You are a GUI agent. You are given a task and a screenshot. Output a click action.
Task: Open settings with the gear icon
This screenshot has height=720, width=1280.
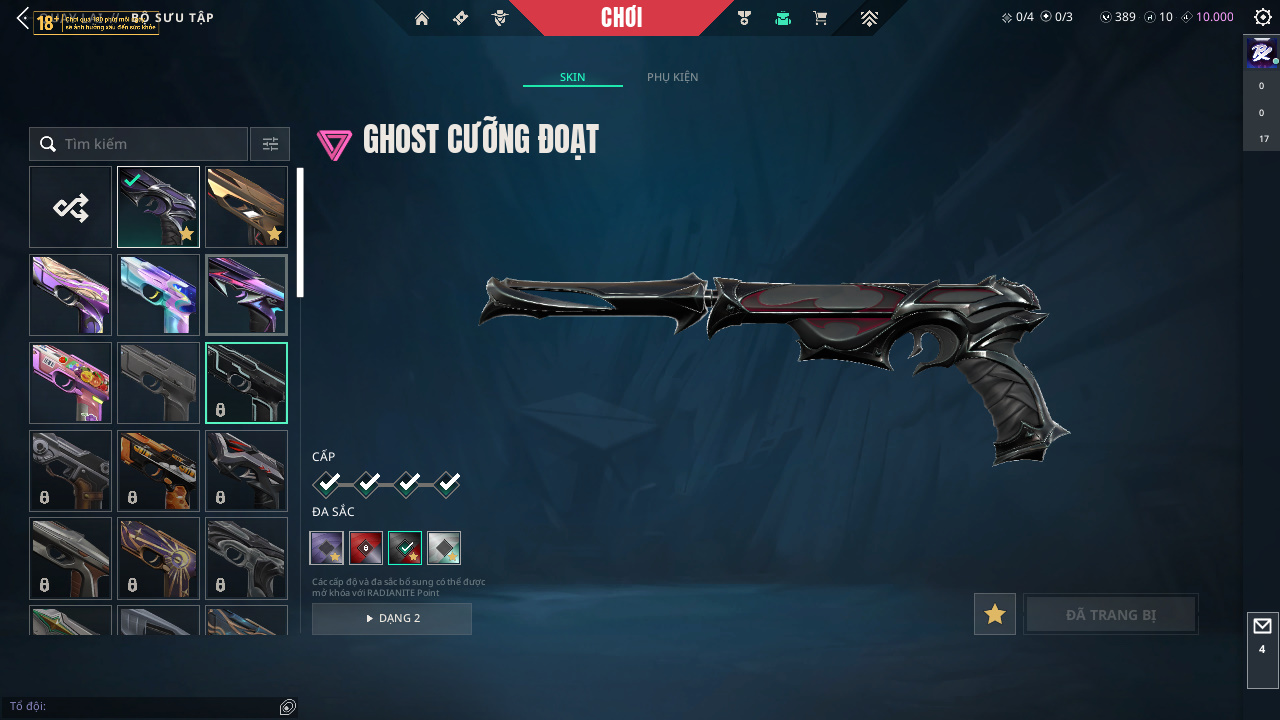[x=1262, y=17]
